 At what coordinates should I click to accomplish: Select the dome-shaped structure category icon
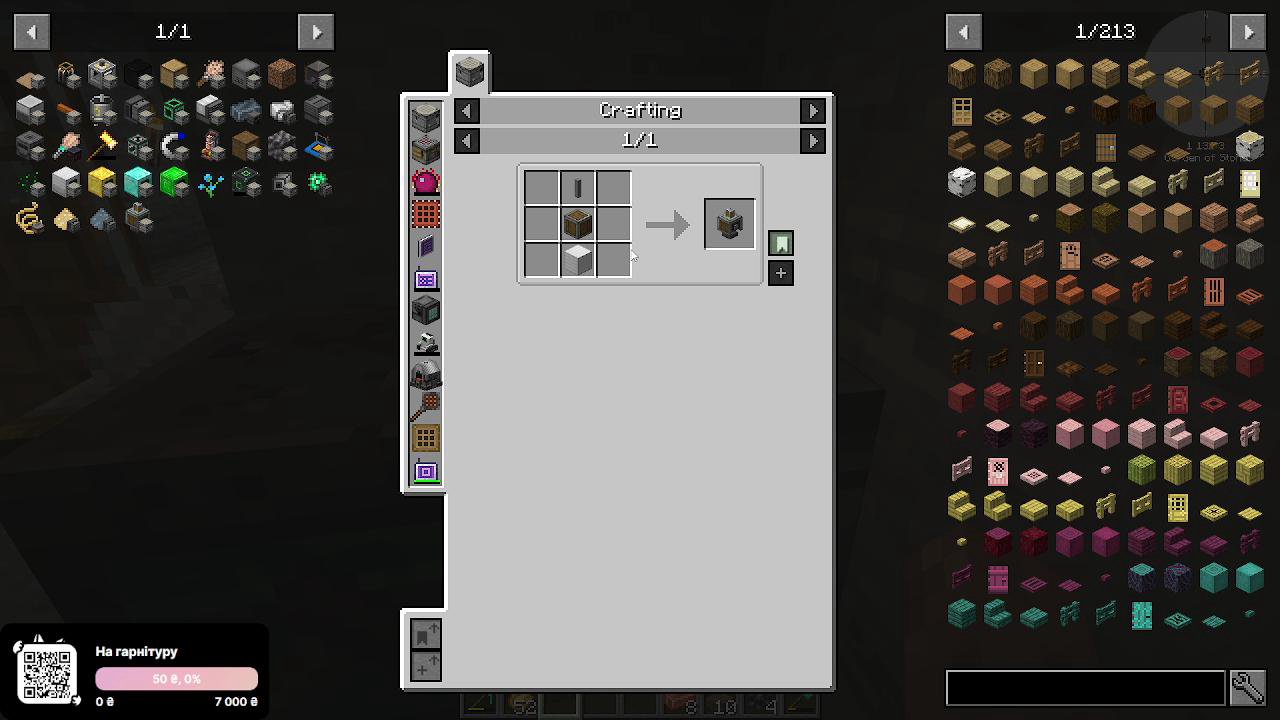[x=425, y=375]
